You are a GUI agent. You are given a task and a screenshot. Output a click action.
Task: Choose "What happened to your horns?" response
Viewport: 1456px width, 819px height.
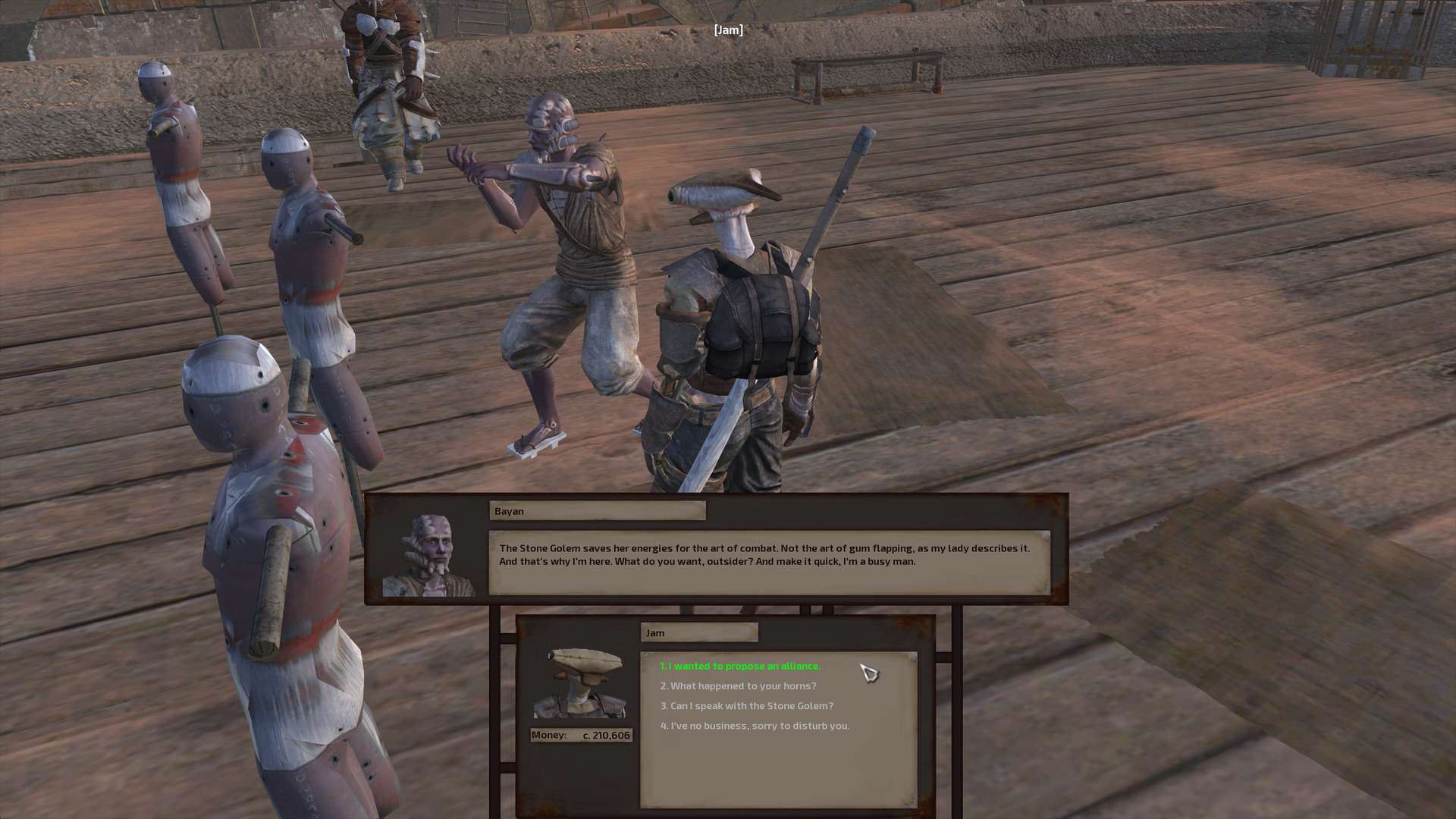(737, 685)
